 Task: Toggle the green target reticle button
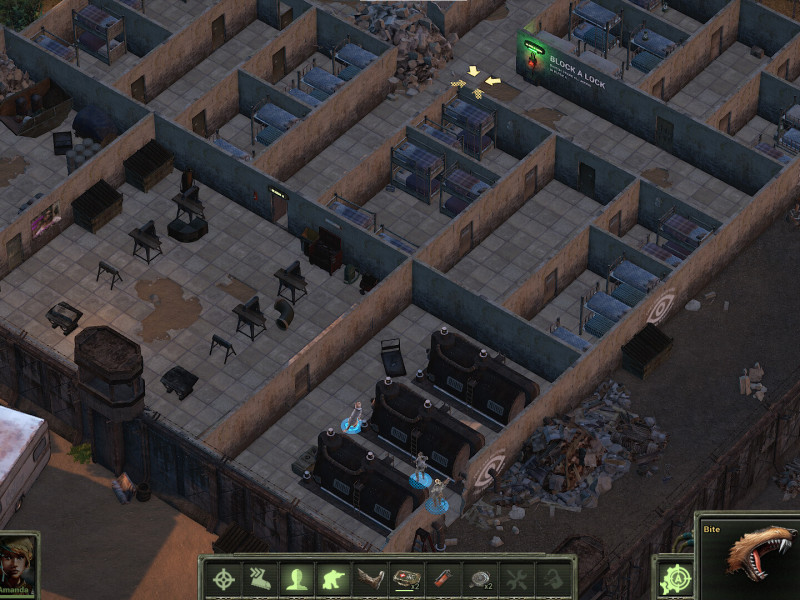pyautogui.click(x=675, y=580)
